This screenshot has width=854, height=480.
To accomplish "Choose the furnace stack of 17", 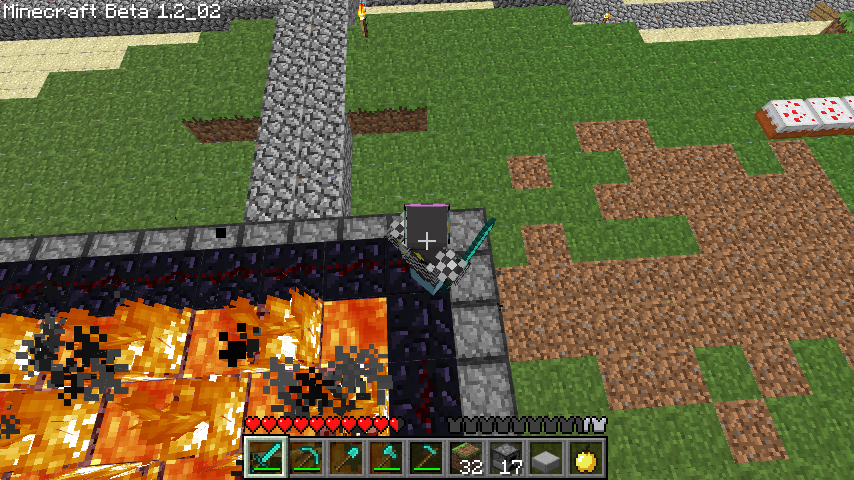I will point(505,458).
